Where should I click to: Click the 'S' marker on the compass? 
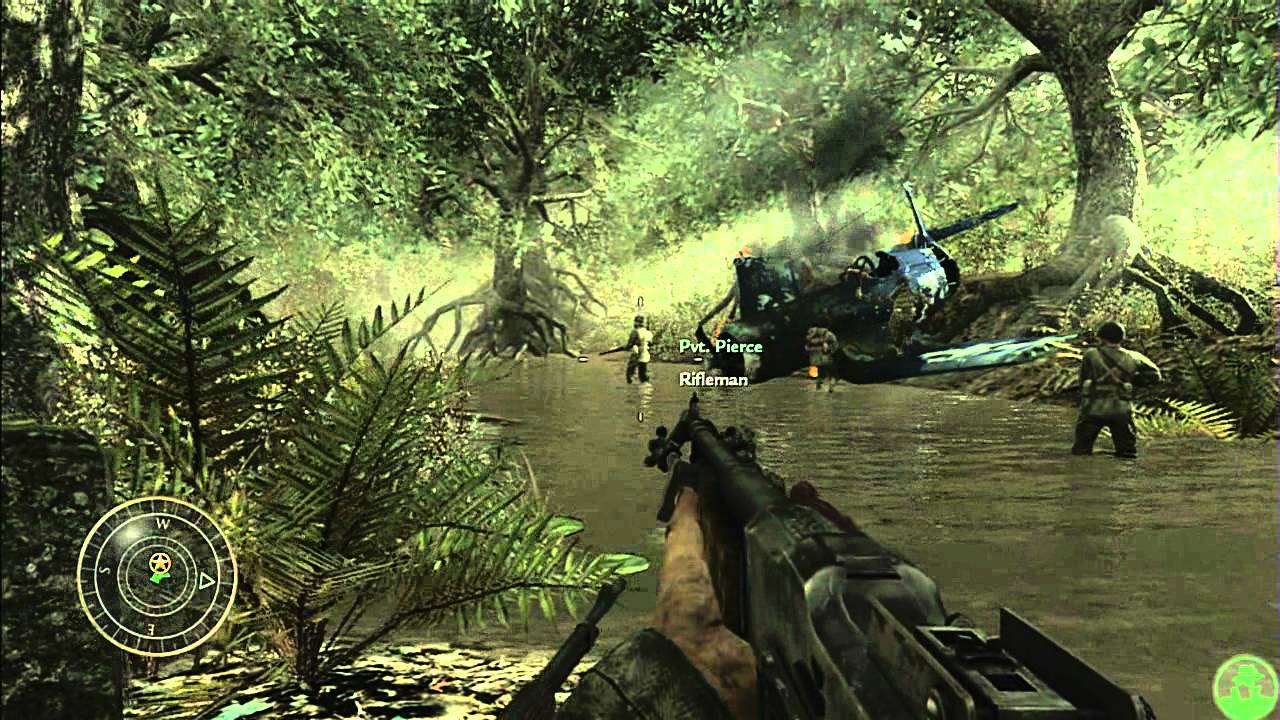point(104,571)
